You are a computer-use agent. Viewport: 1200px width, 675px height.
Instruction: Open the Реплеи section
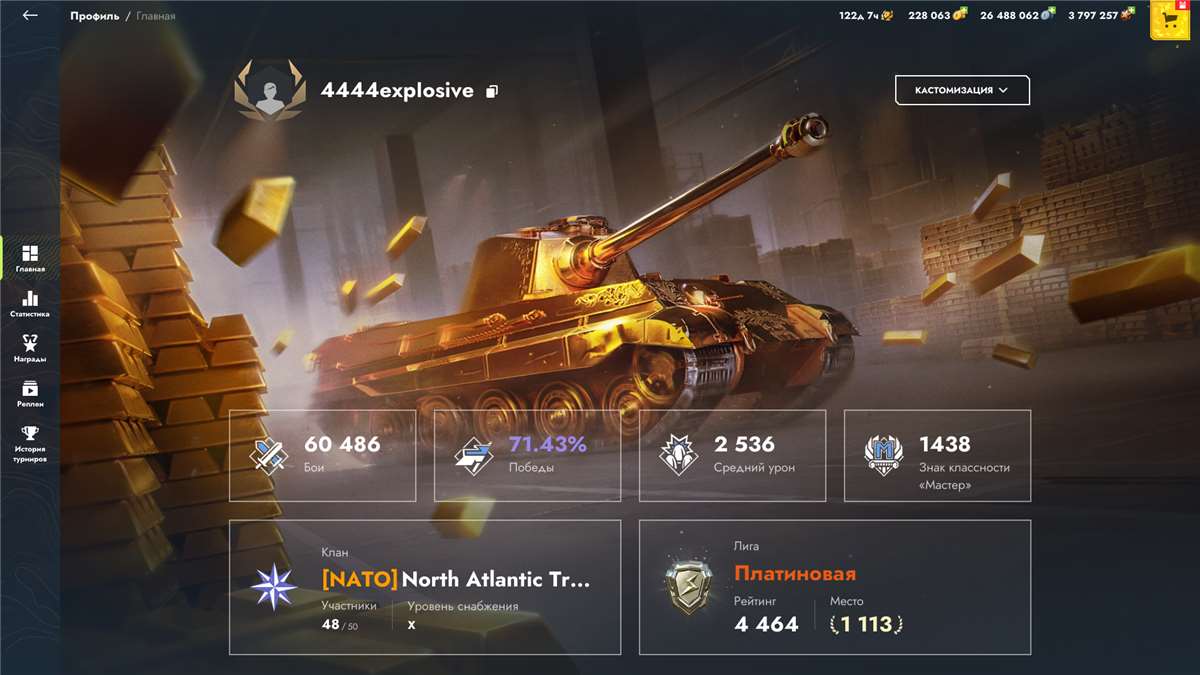tap(30, 393)
